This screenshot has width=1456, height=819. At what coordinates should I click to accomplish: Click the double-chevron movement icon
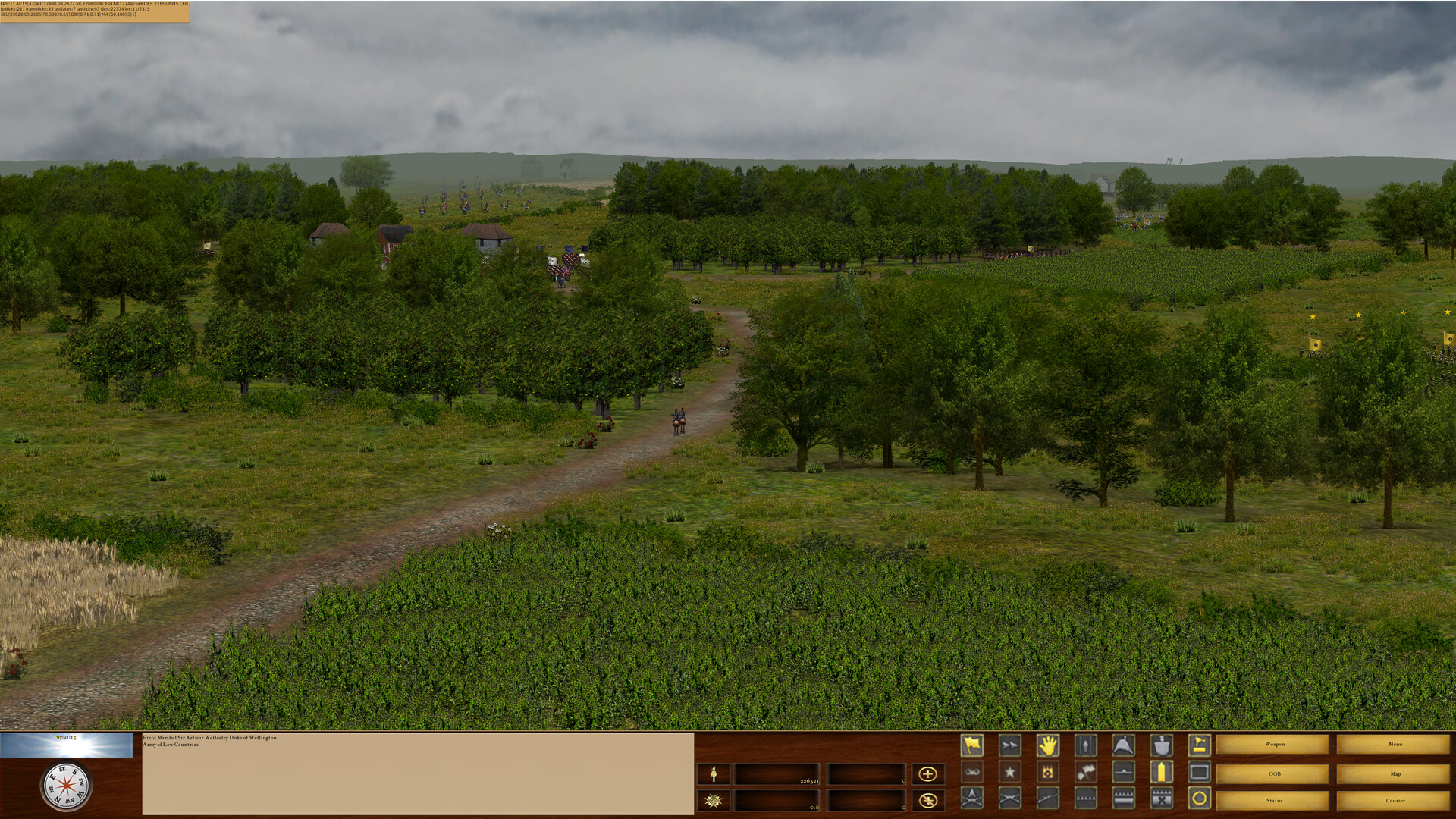pyautogui.click(x=1011, y=745)
